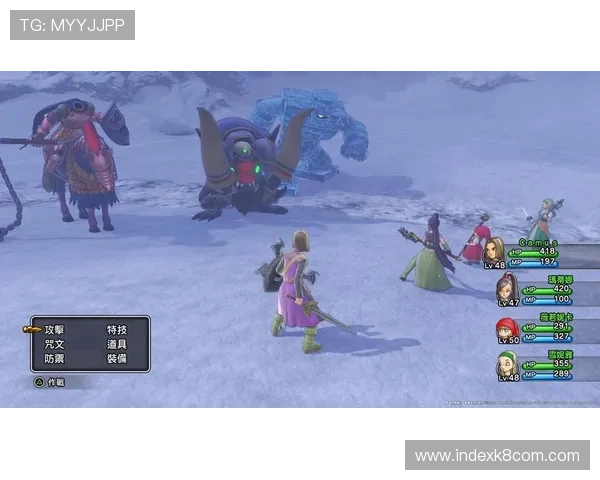Image resolution: width=600 pixels, height=480 pixels.
Task: Click the TG: MYYJJPP overlay label
Action: pos(72,25)
